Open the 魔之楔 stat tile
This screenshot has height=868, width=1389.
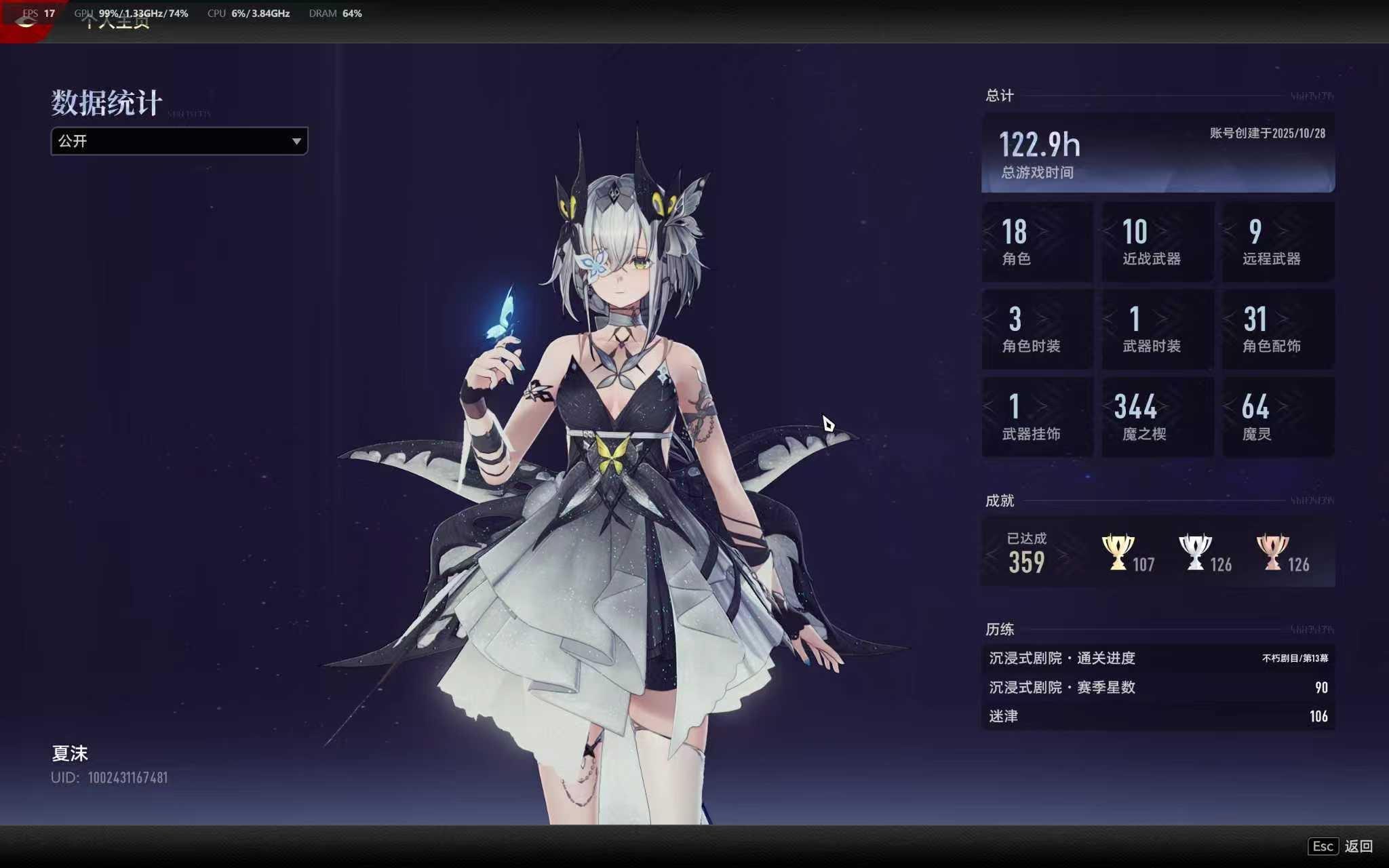[x=1157, y=417]
